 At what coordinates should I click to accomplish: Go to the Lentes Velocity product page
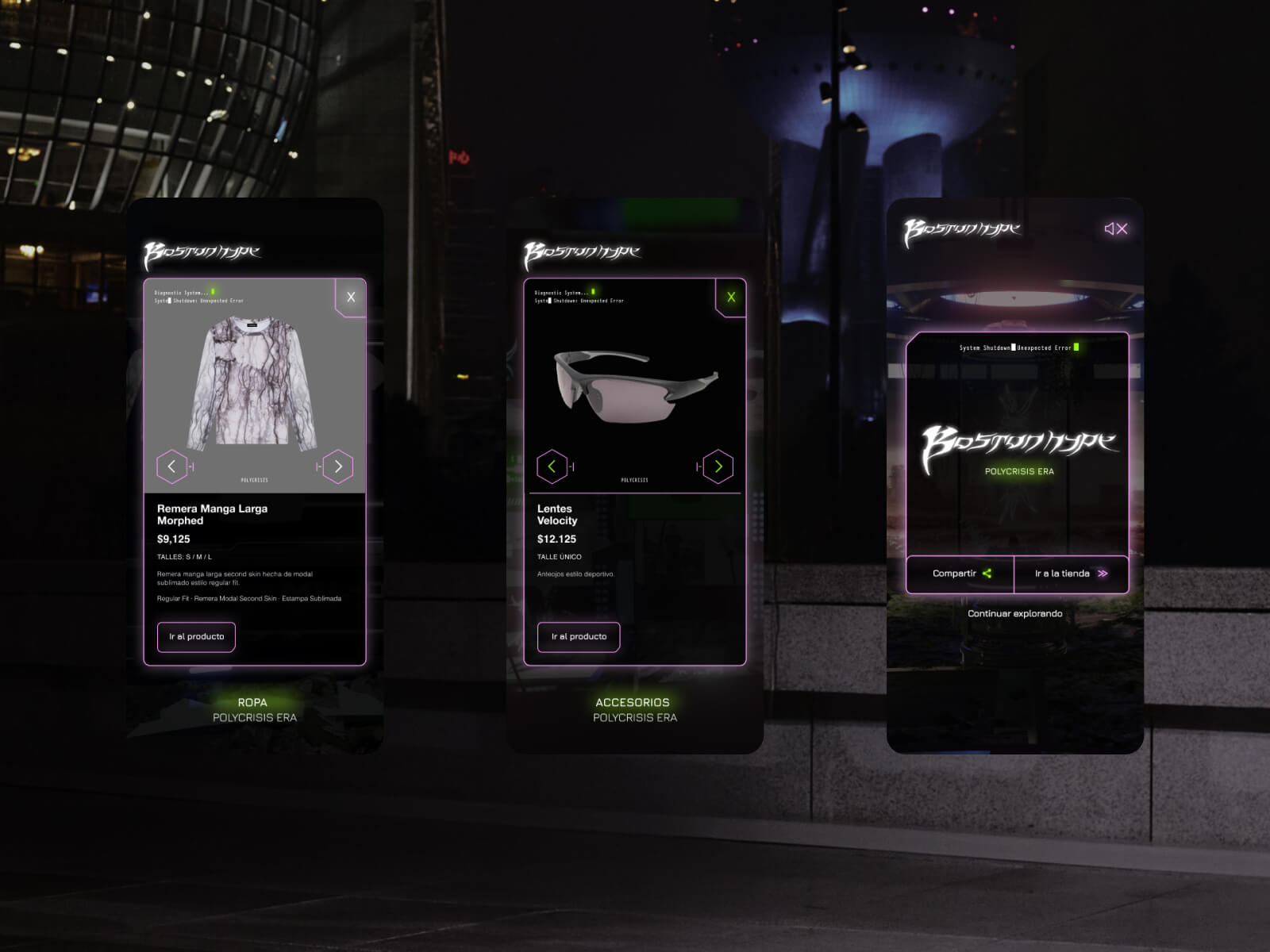[579, 636]
